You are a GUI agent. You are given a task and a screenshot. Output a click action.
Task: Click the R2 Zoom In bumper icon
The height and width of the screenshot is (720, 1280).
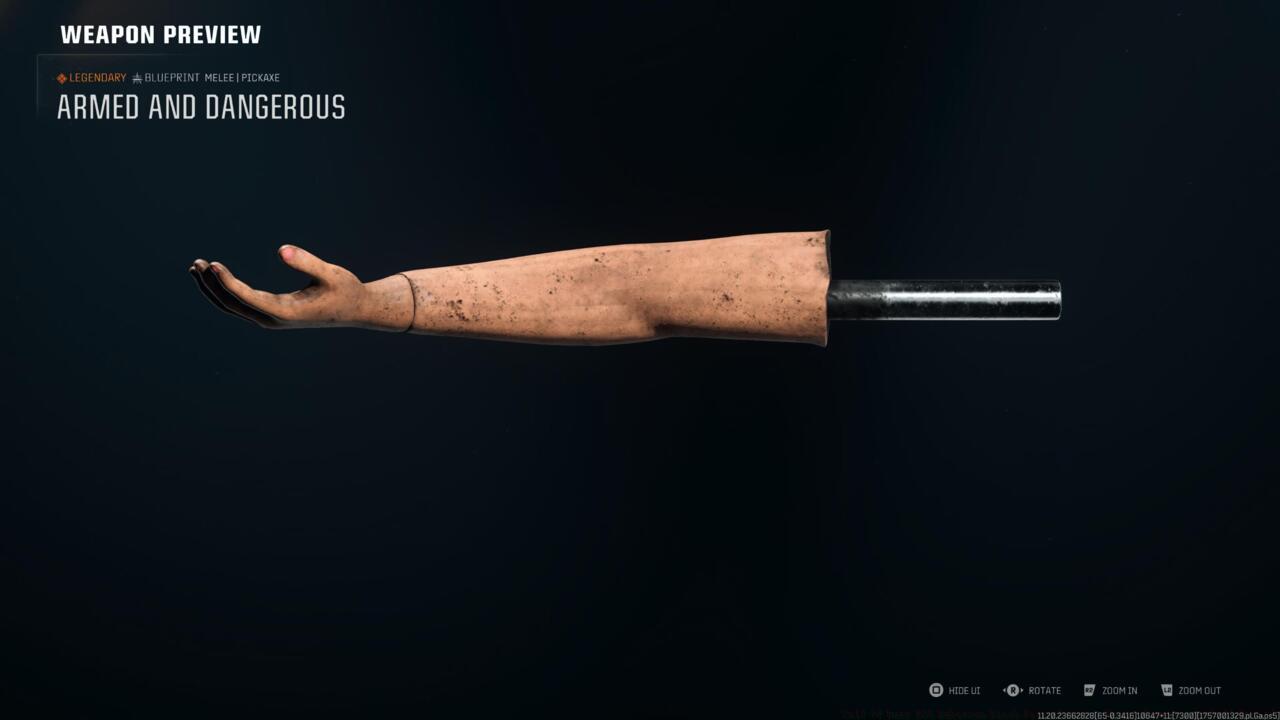pyautogui.click(x=1088, y=690)
